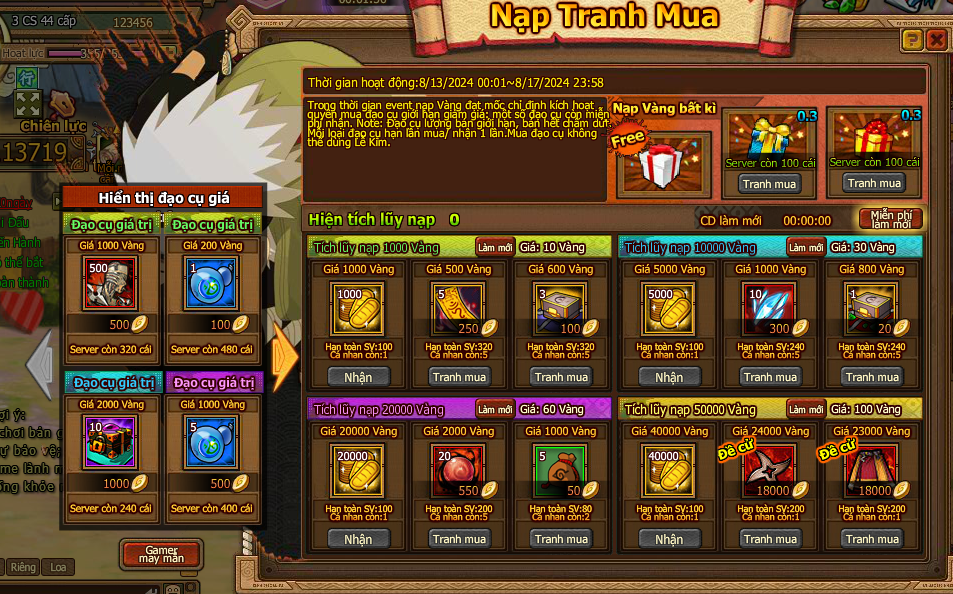The image size is (953, 594).
Task: Click the Miễn phí làm mới button
Action: [890, 219]
